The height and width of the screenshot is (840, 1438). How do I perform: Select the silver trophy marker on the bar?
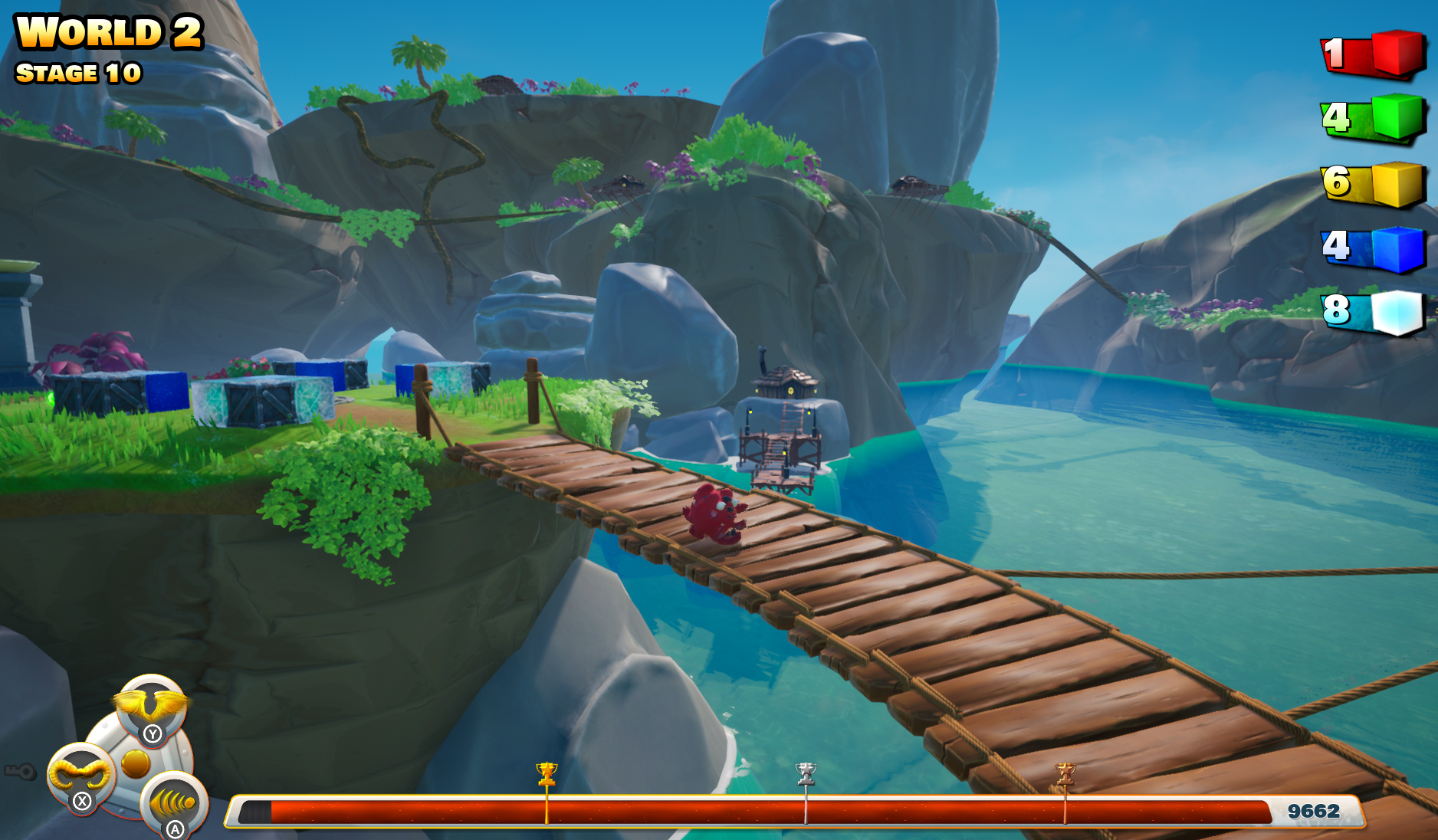click(806, 773)
